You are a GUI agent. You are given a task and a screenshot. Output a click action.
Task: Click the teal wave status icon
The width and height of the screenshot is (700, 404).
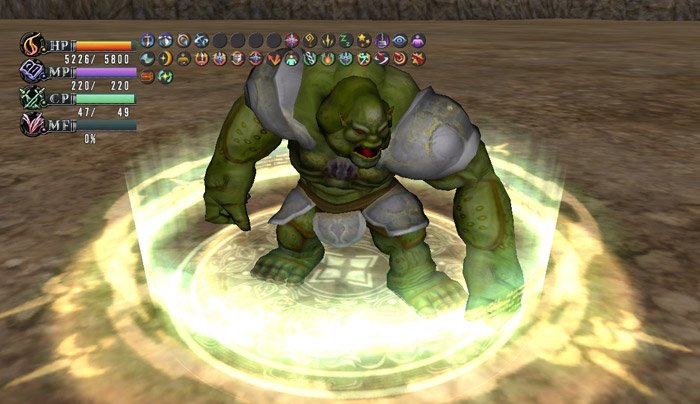147,58
